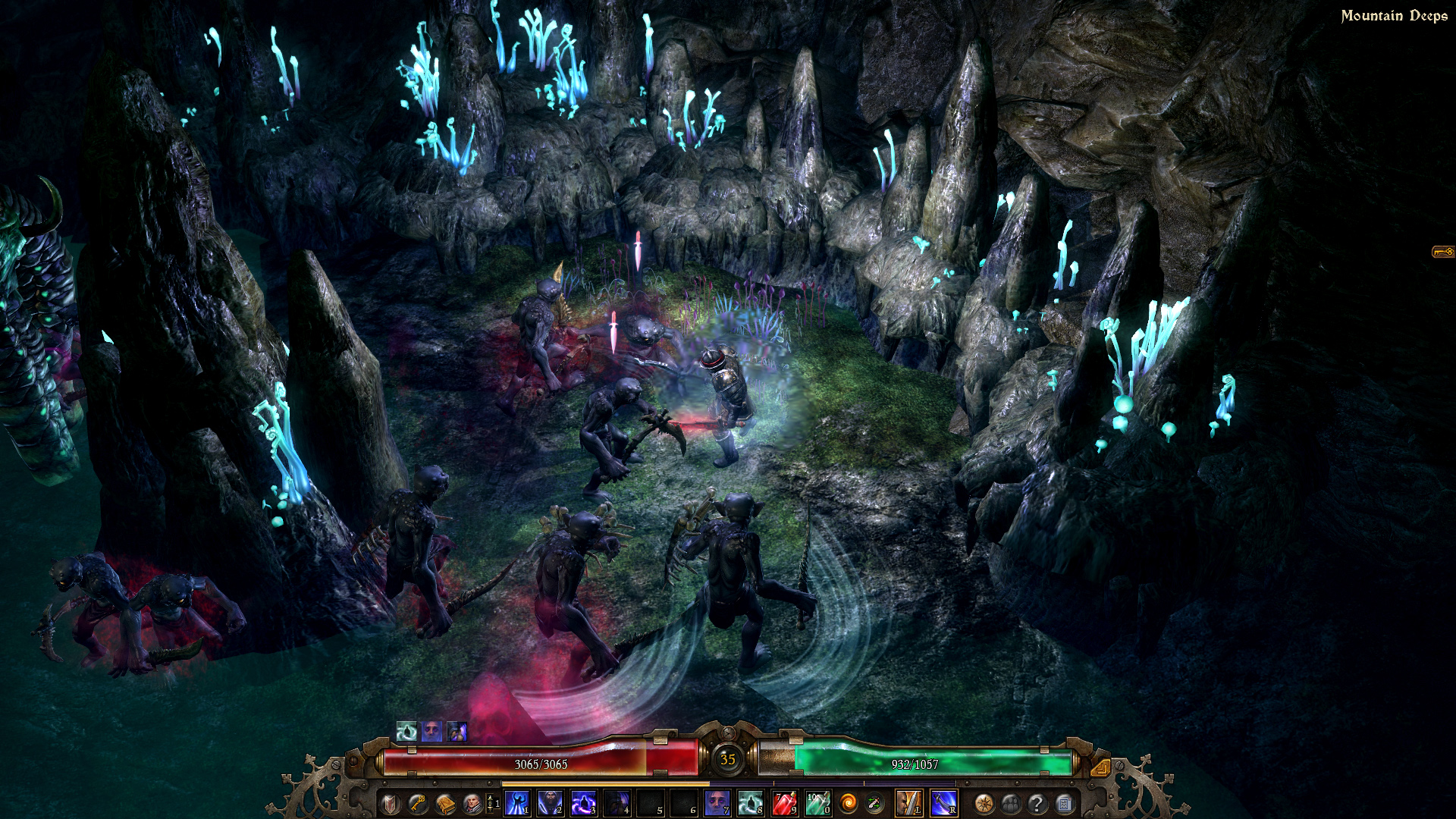
Task: Open the faction crest menu
Action: [390, 802]
